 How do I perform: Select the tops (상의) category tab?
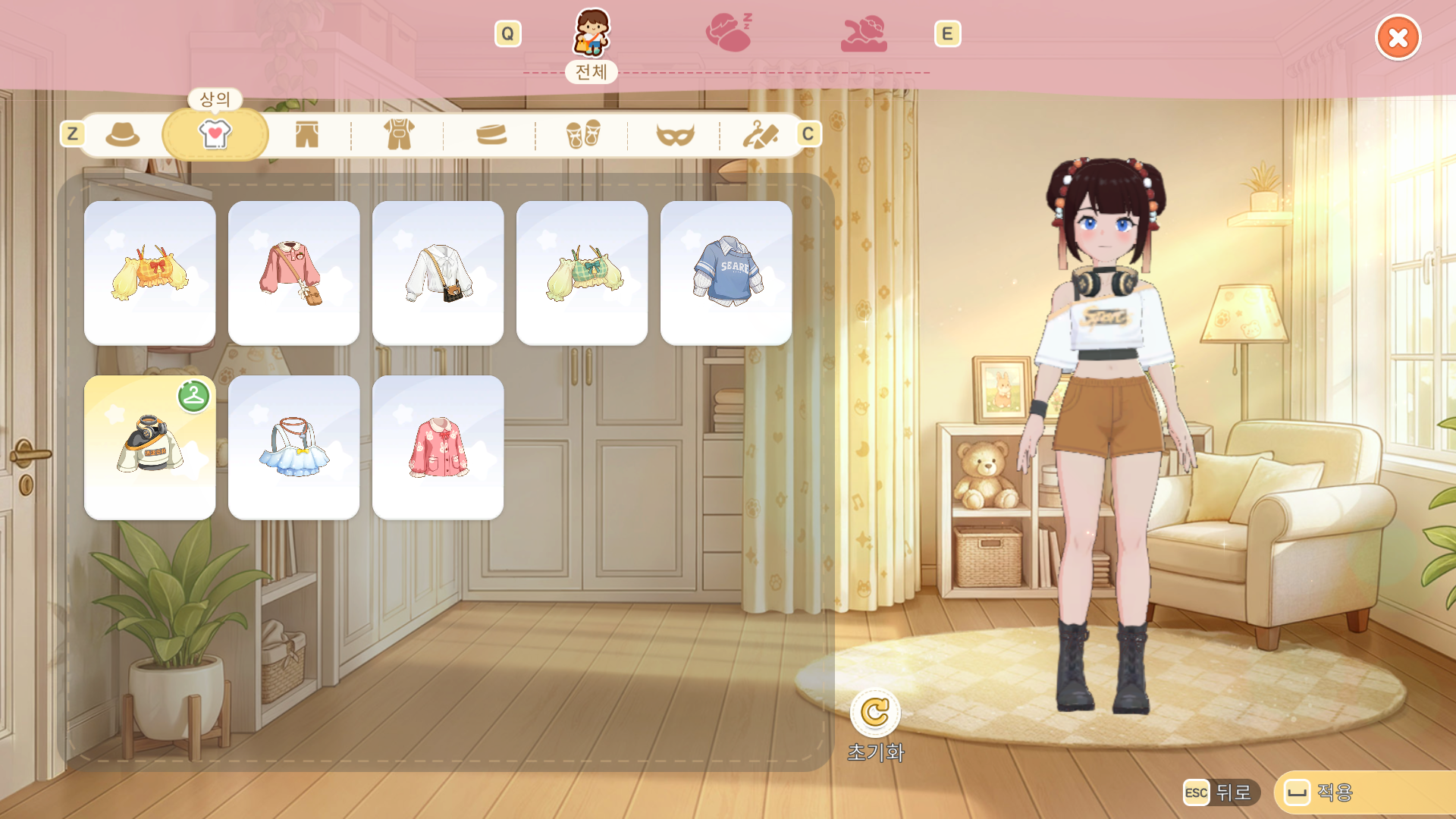(x=215, y=134)
